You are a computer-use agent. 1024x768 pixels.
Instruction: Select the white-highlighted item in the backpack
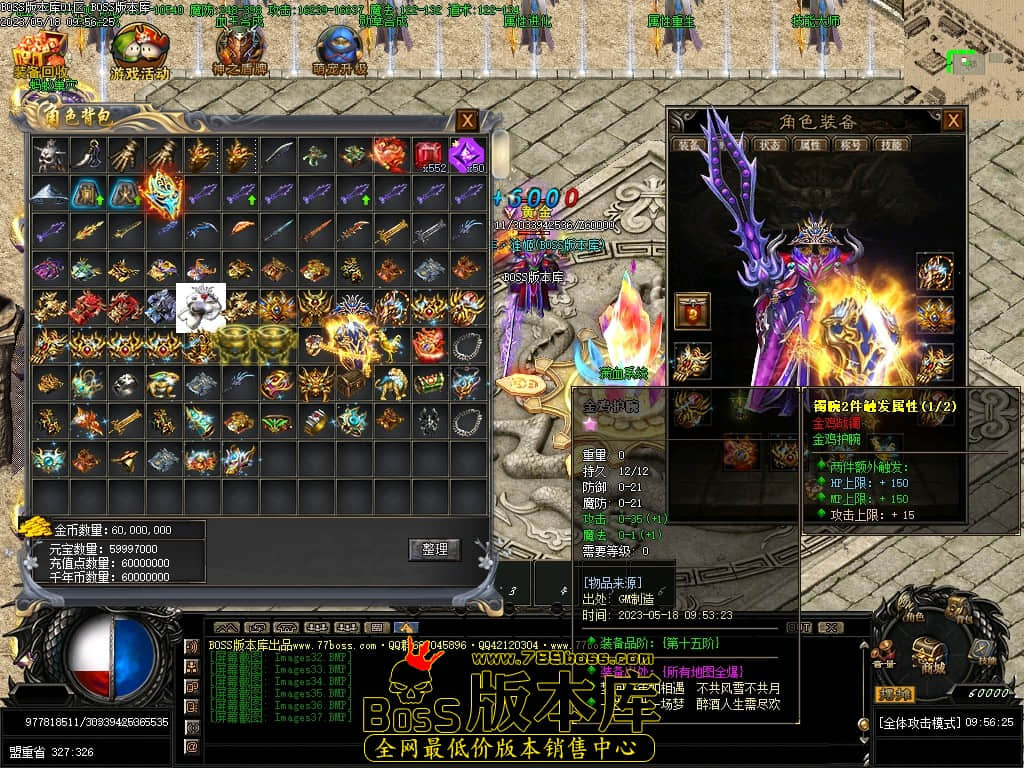click(200, 307)
